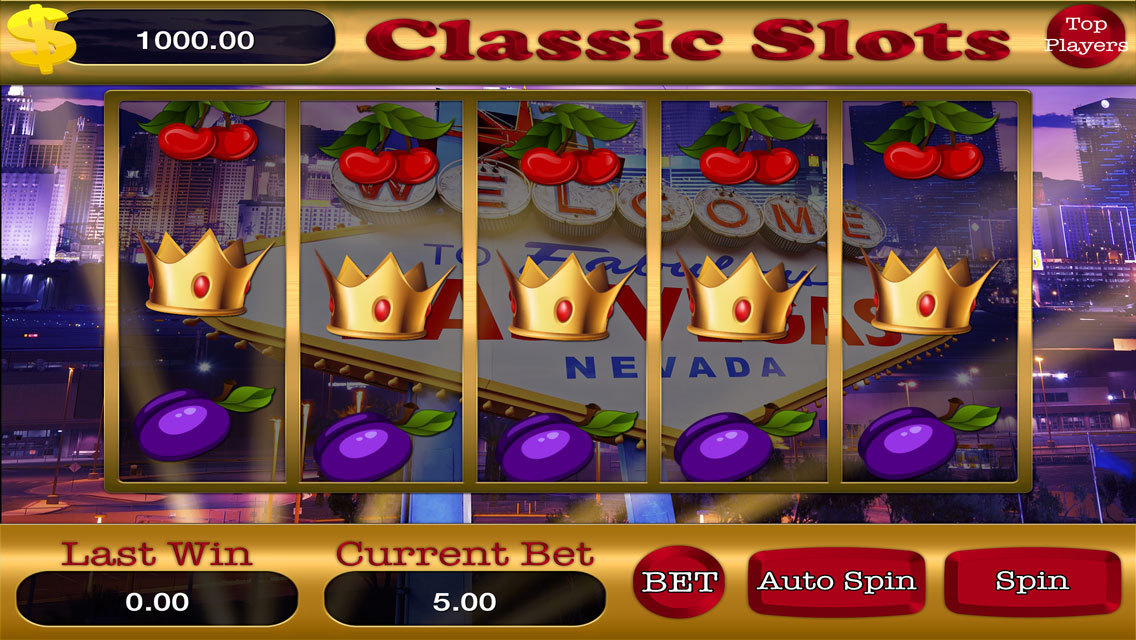Start Auto Spin mode
The height and width of the screenshot is (640, 1136).
point(835,581)
